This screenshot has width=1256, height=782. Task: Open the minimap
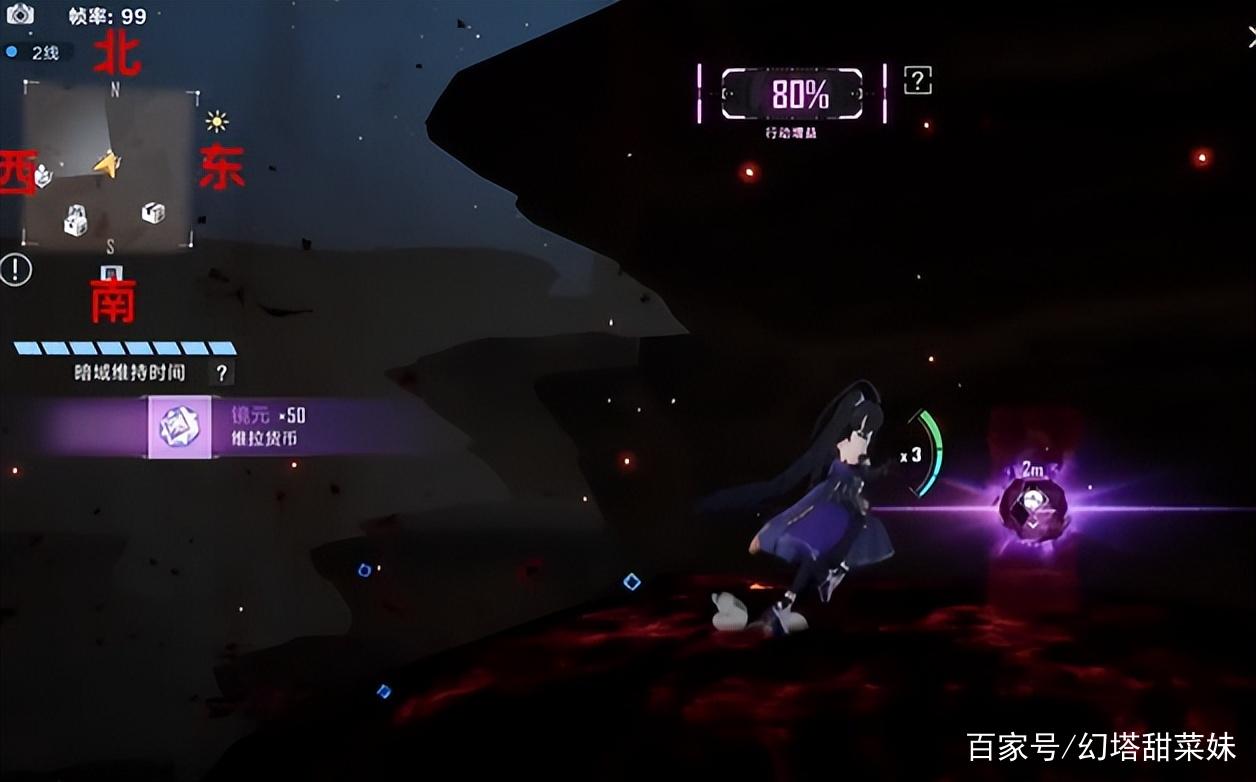(109, 167)
